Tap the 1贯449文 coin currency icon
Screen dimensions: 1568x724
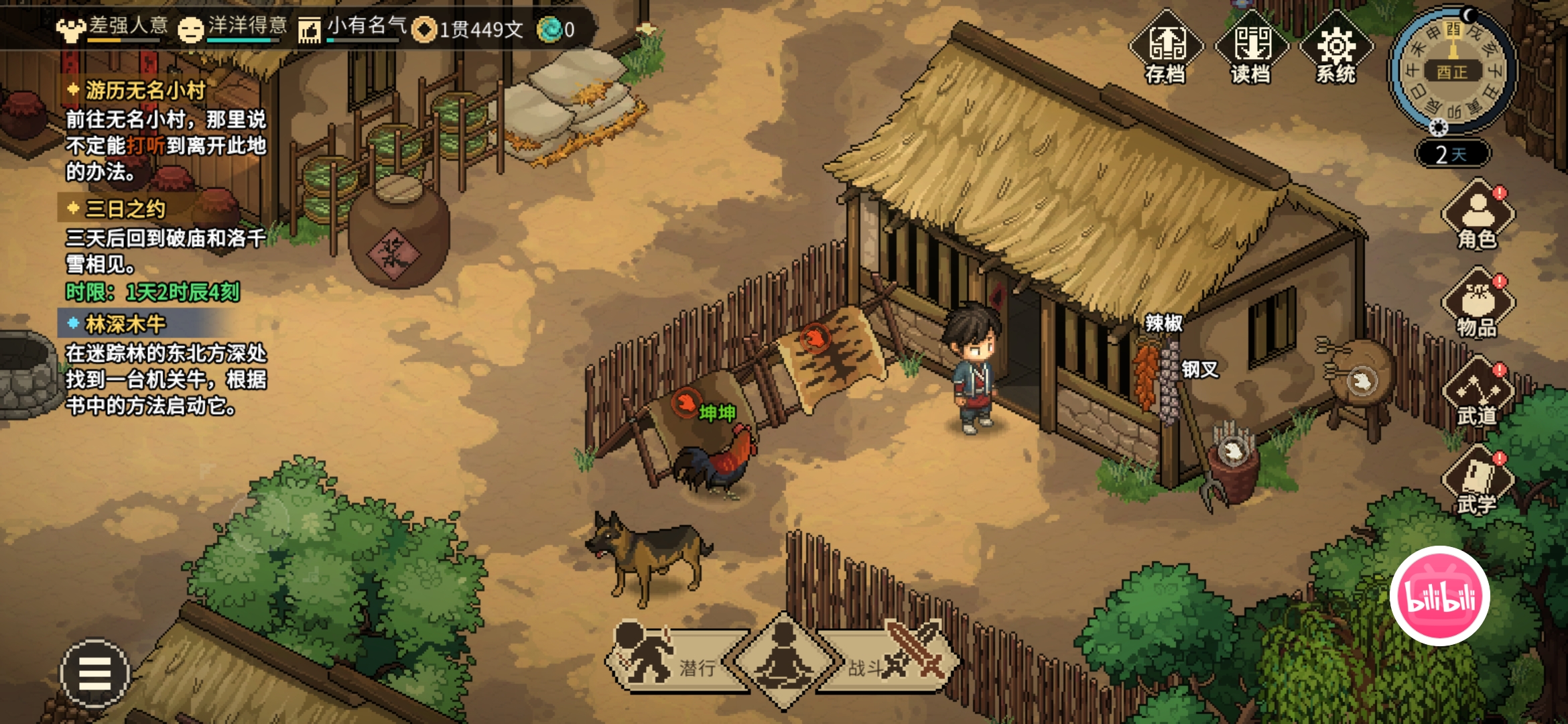(x=423, y=29)
